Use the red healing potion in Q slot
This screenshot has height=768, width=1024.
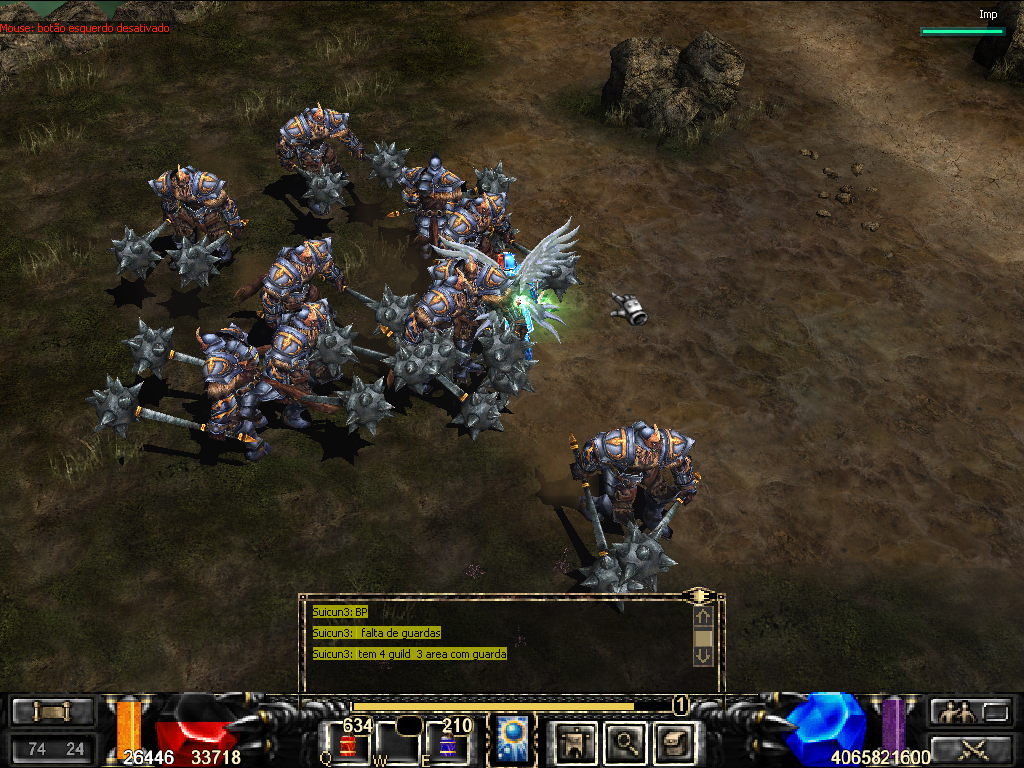click(347, 744)
